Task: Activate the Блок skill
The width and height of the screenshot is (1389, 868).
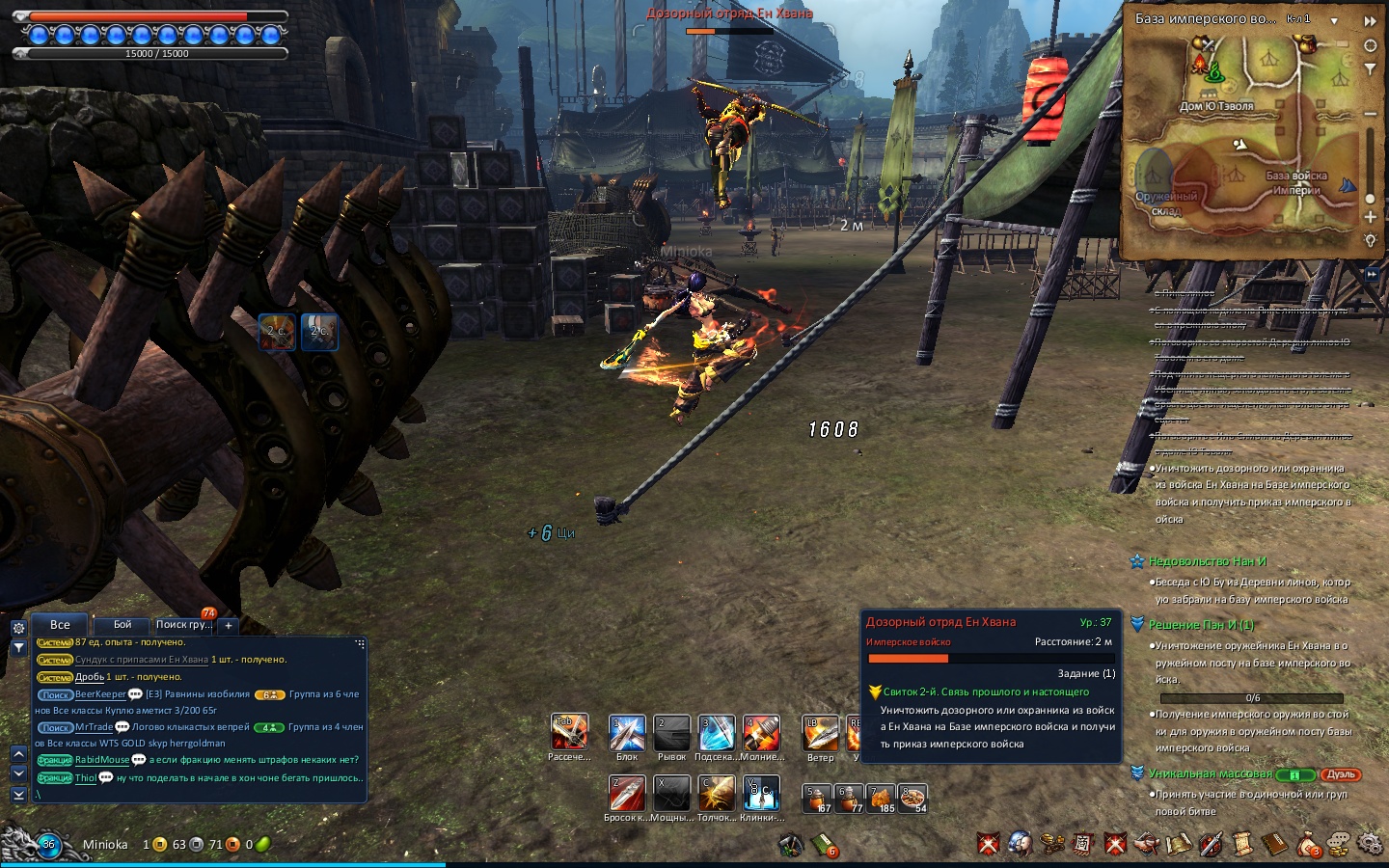Action: [627, 734]
